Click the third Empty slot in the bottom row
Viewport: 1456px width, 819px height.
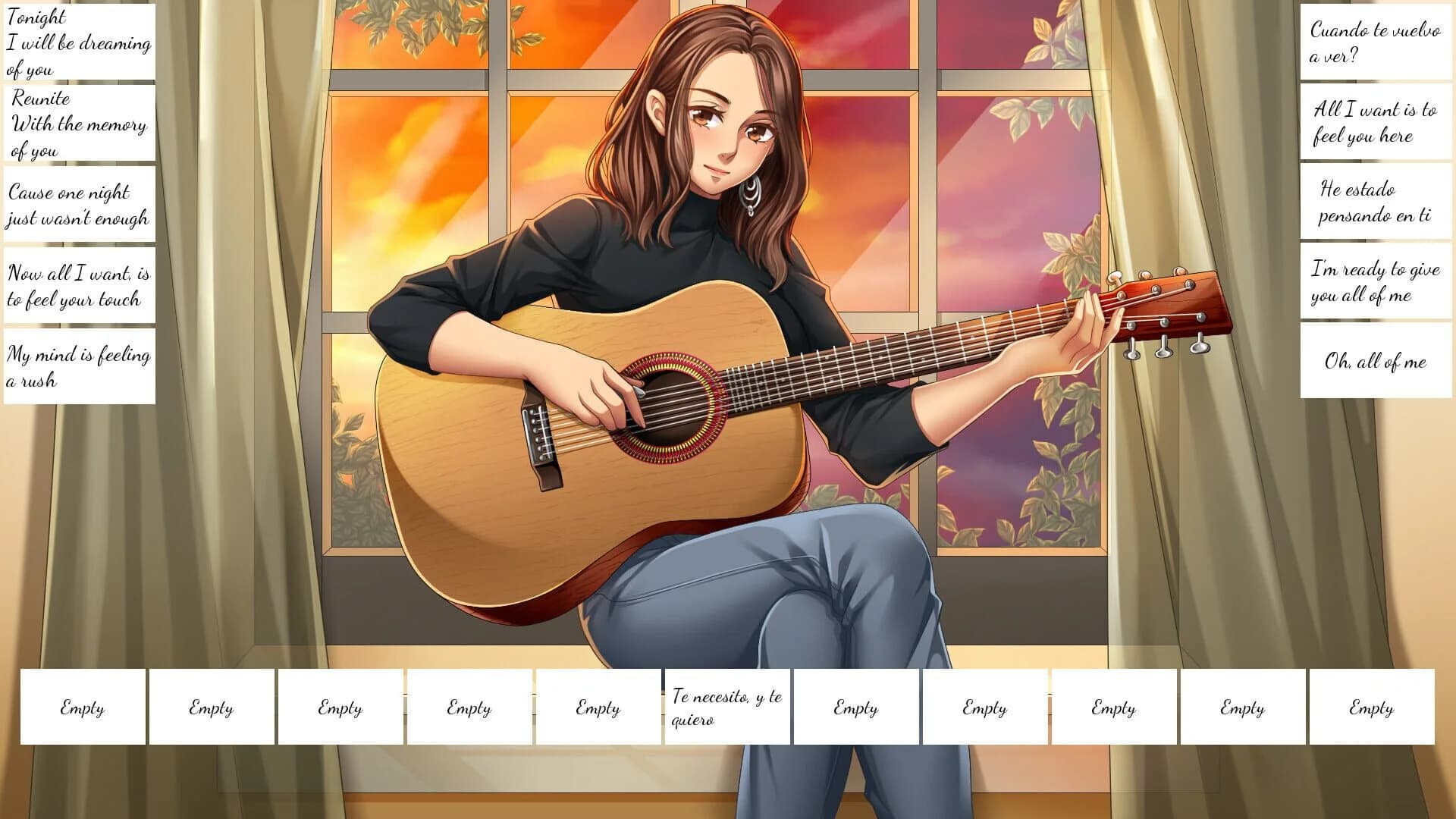(339, 707)
